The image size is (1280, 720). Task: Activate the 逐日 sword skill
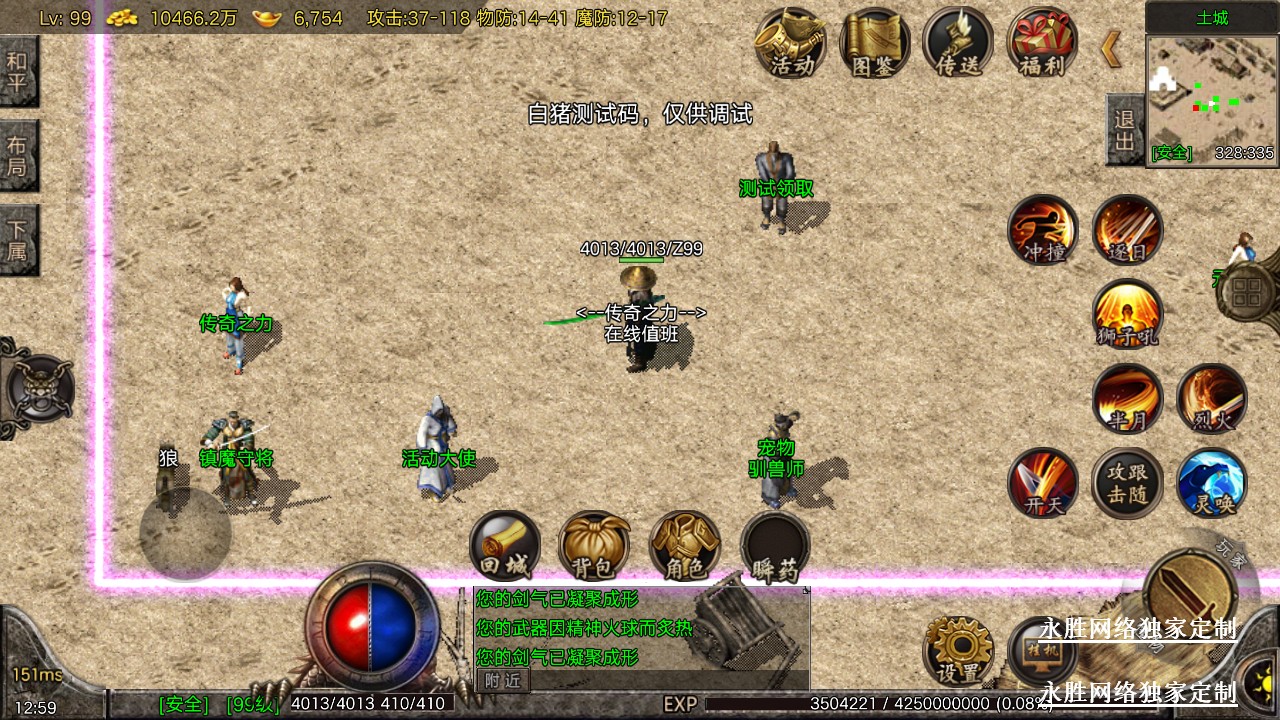[x=1127, y=229]
